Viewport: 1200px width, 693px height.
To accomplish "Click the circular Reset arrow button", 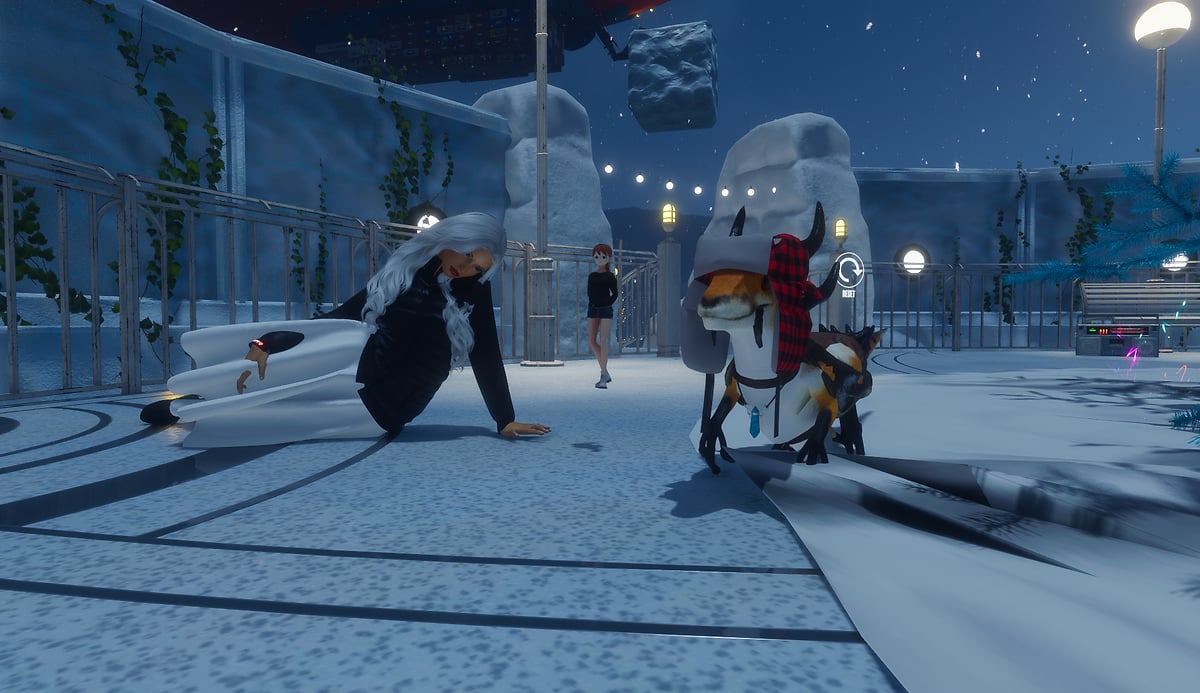I will pyautogui.click(x=850, y=270).
